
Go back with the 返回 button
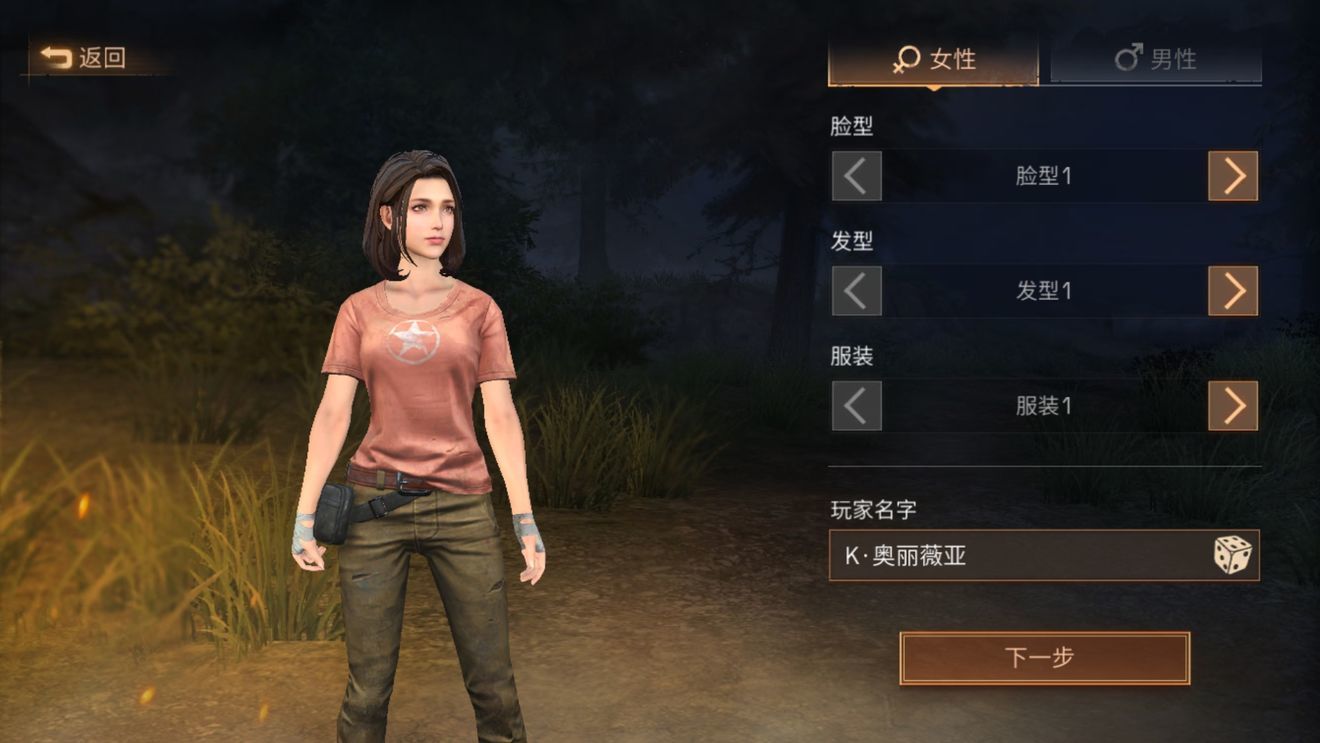[x=84, y=58]
